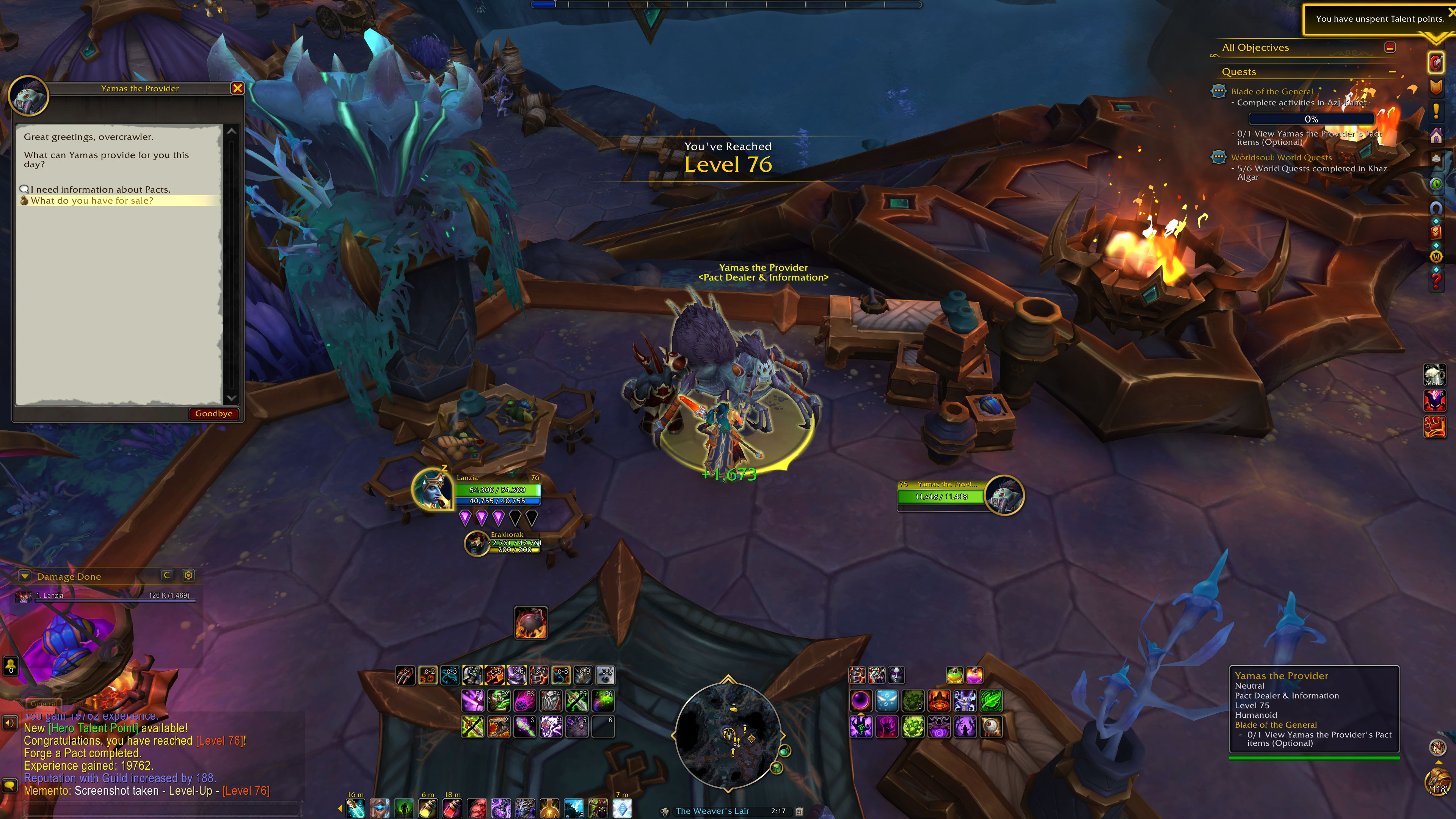1456x819 pixels.
Task: Minimize the All Objectives tracker
Action: [x=1390, y=47]
